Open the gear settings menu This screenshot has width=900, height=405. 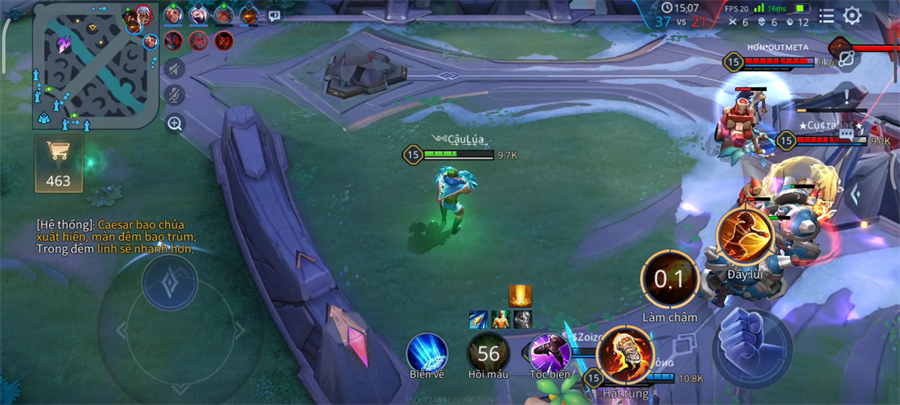coord(852,16)
